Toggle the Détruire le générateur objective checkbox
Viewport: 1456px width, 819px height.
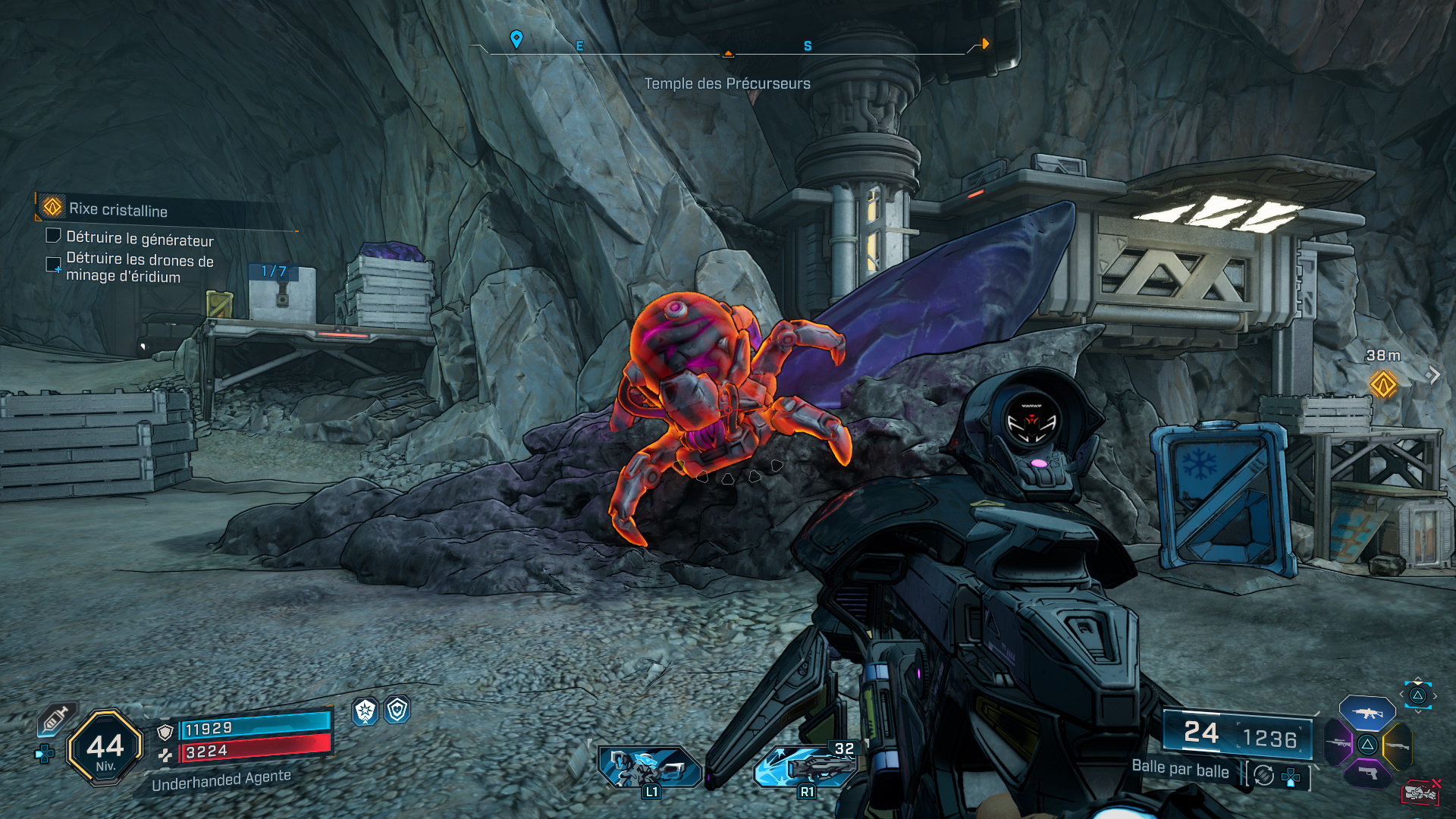tap(53, 237)
